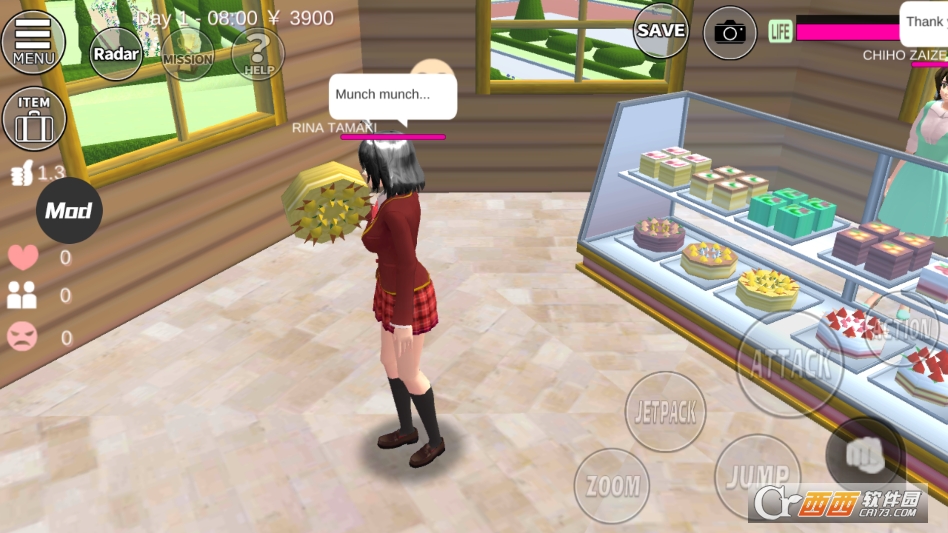Toggle the Radar button
948x533 pixels.
pyautogui.click(x=117, y=54)
